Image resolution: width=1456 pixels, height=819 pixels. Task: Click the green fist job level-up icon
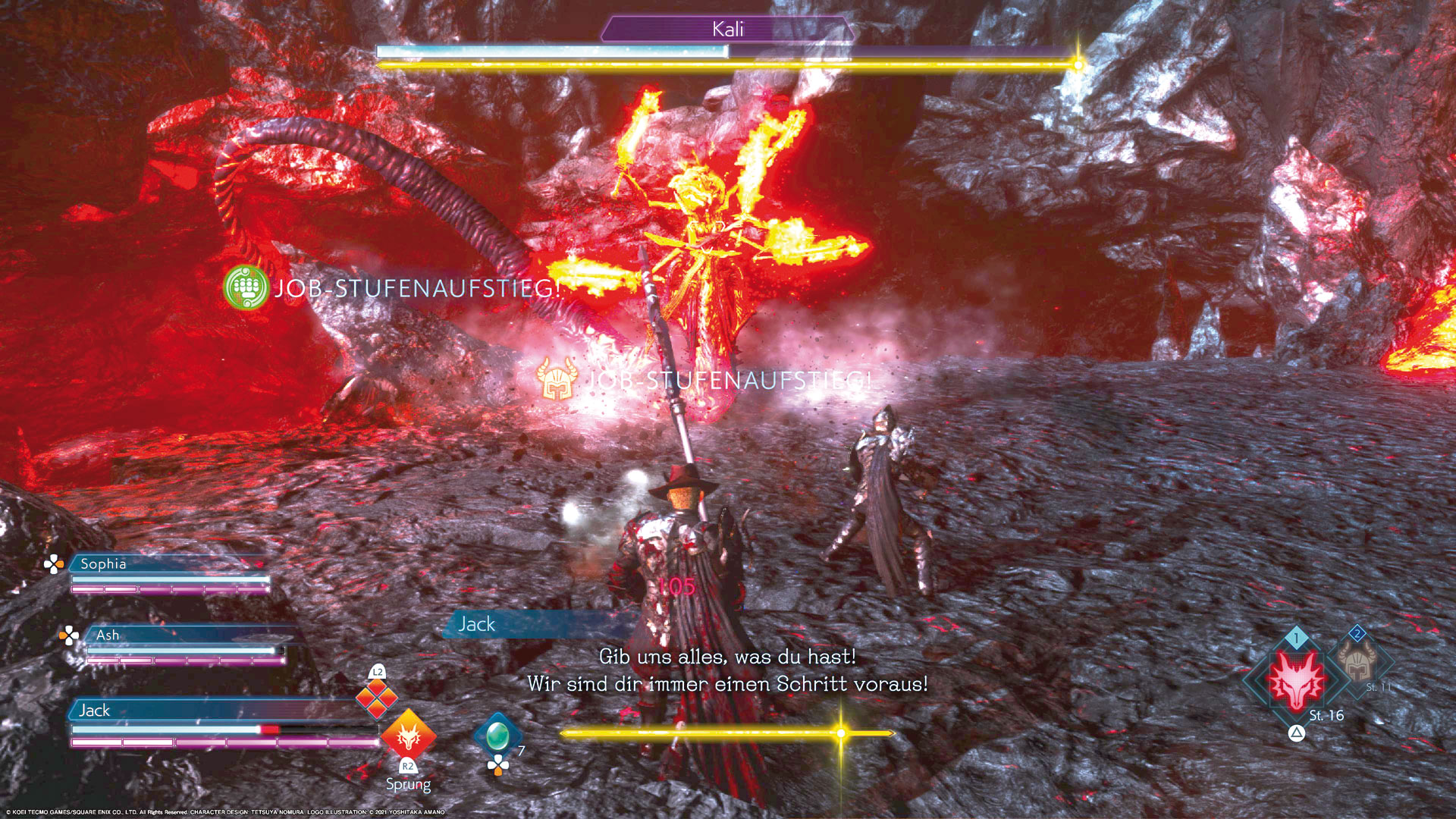click(x=246, y=287)
